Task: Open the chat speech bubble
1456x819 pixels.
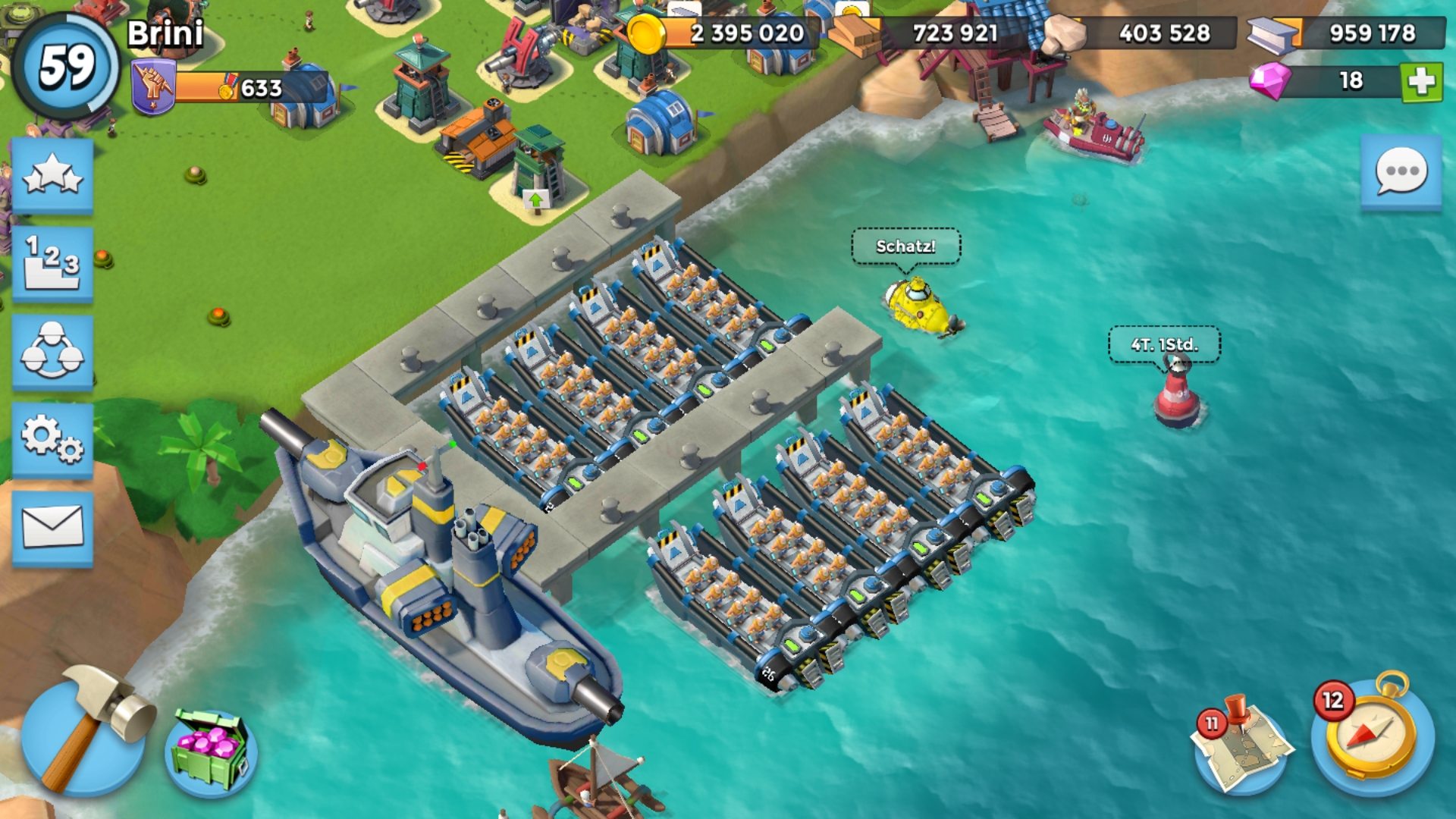Action: [1401, 171]
